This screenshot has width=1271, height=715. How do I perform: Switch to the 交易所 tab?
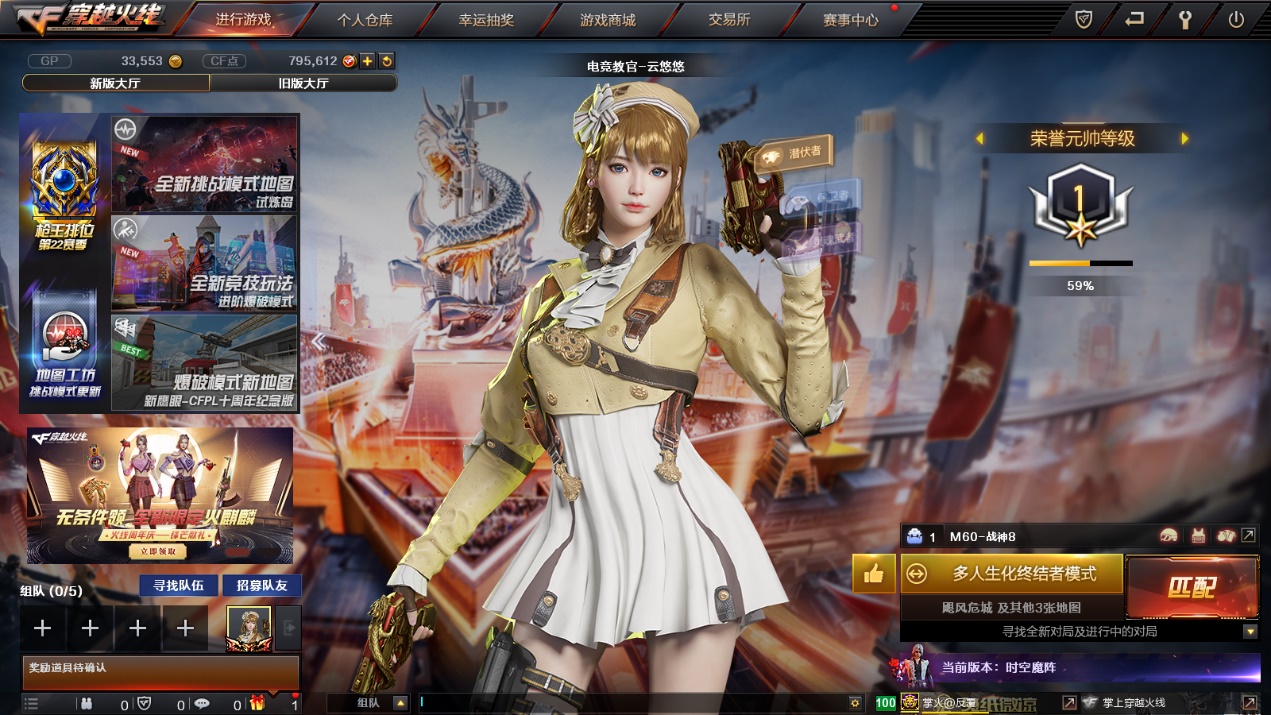729,19
